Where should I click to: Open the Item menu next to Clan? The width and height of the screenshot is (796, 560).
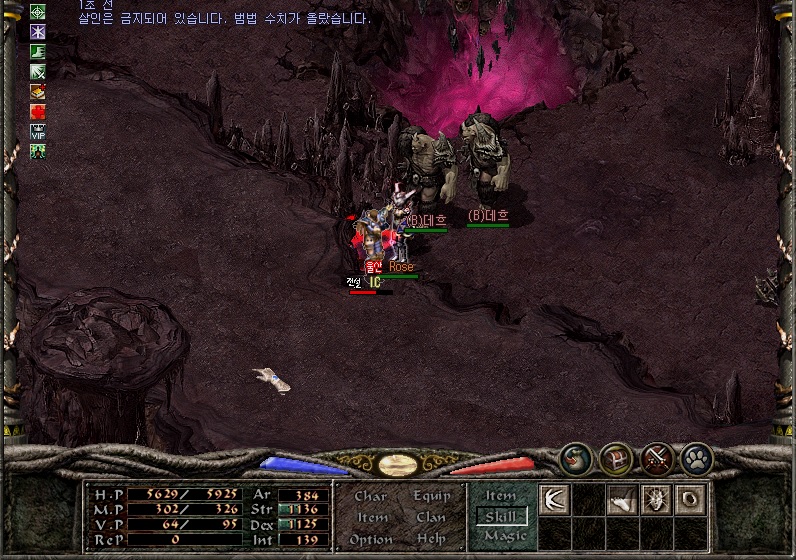tap(372, 517)
